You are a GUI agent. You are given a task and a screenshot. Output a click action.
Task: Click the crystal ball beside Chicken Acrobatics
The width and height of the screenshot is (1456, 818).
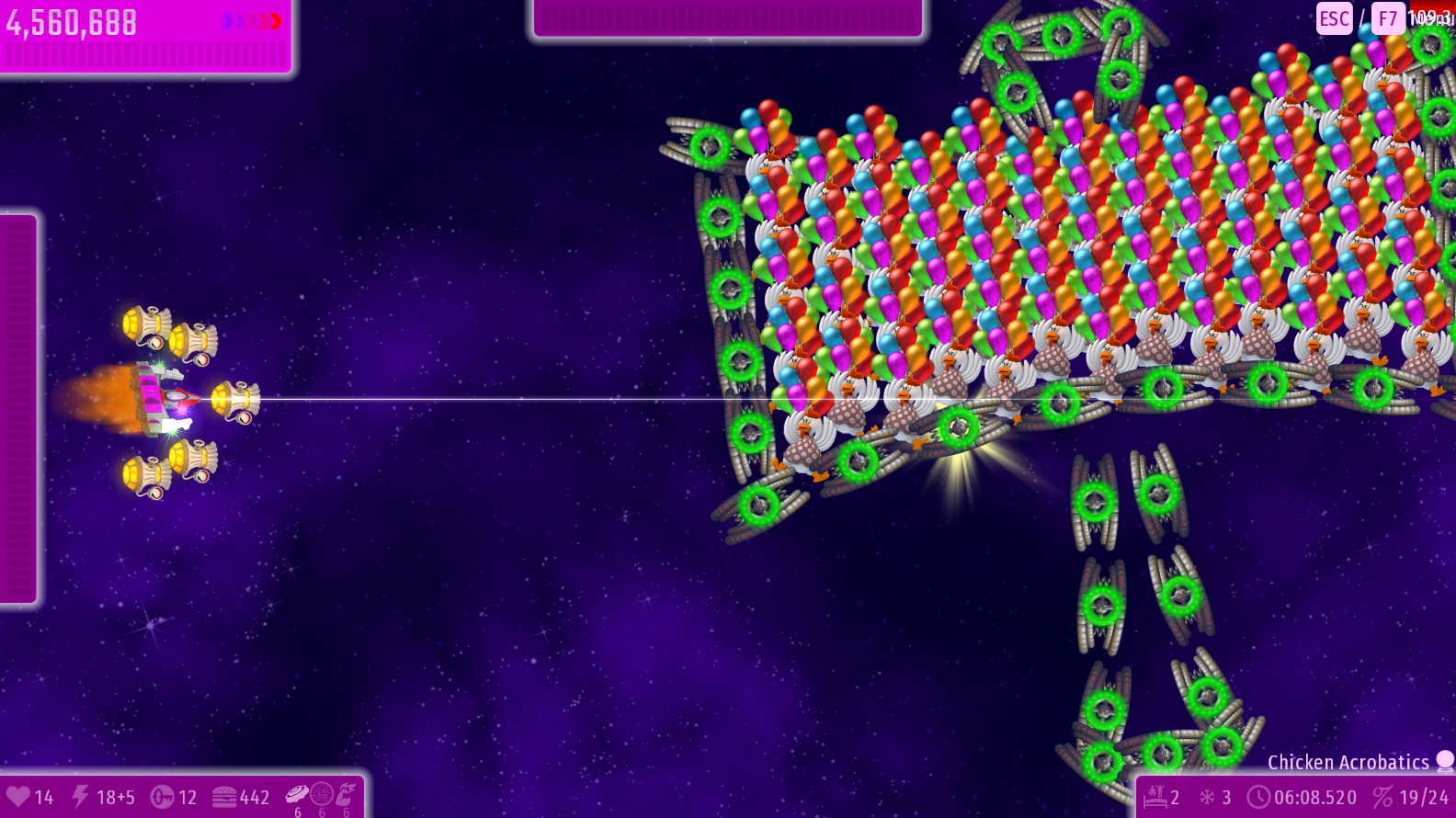point(1445,761)
